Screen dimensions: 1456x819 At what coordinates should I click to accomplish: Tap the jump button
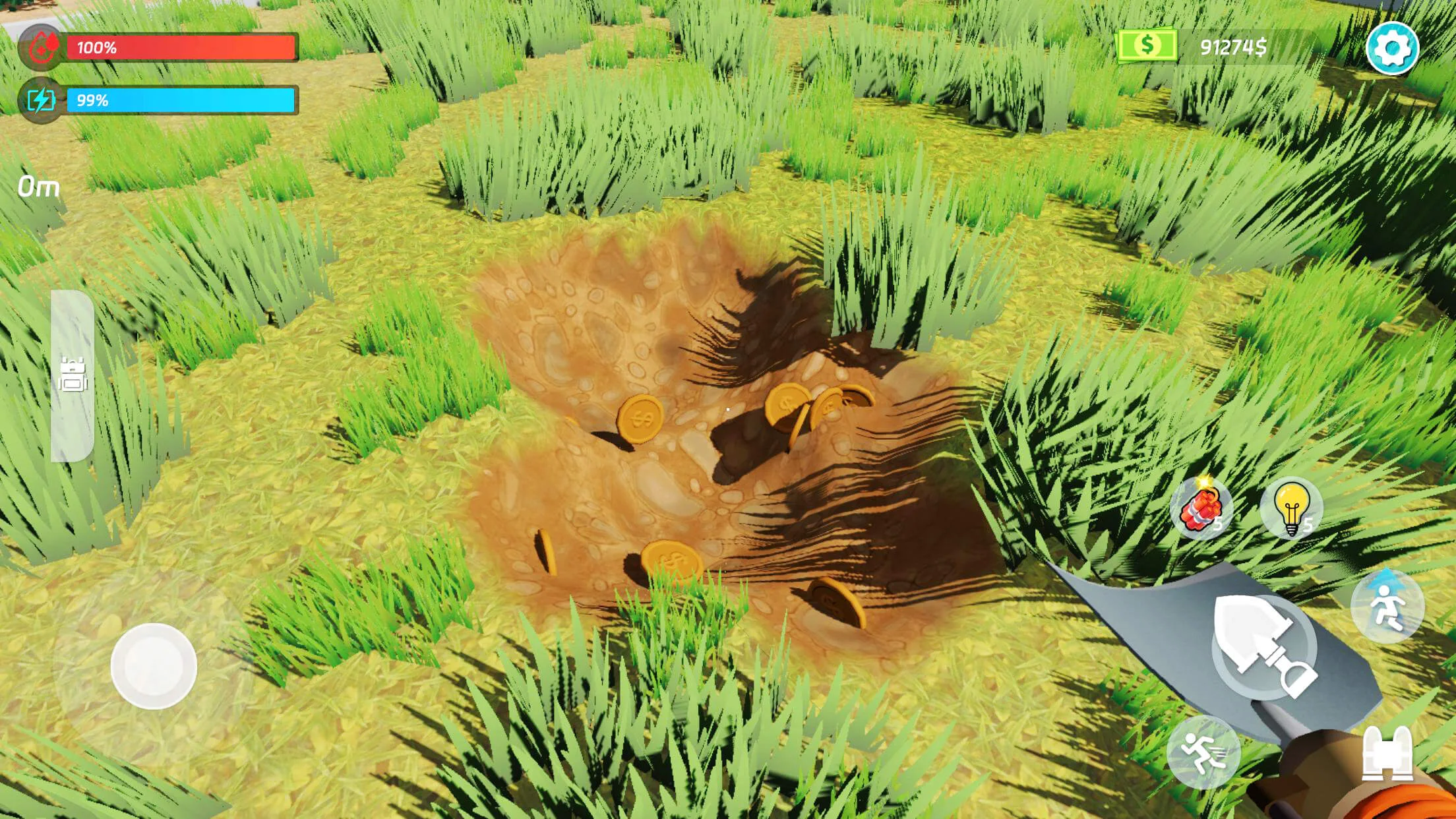click(1387, 606)
